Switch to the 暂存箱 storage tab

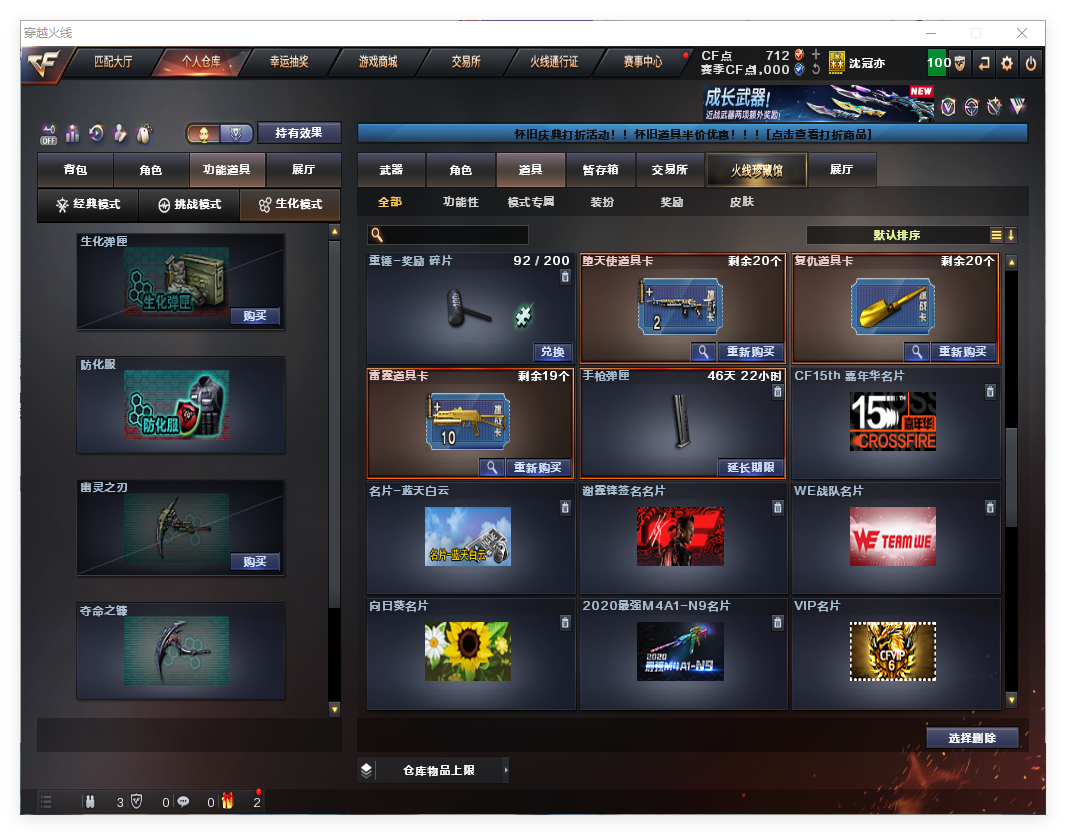[600, 170]
